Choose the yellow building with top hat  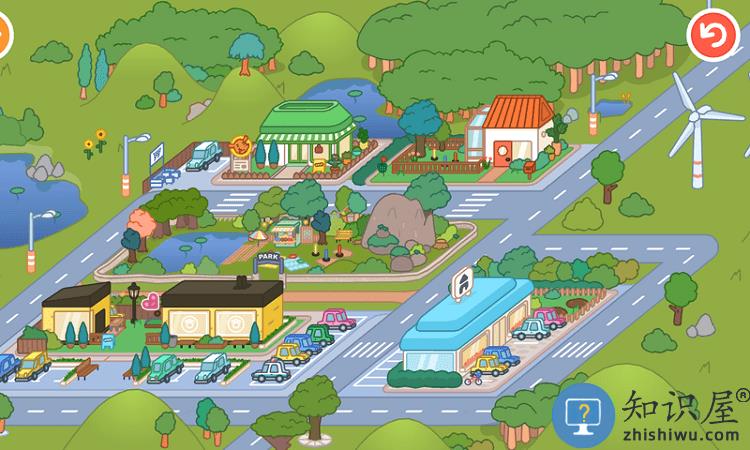222,312
